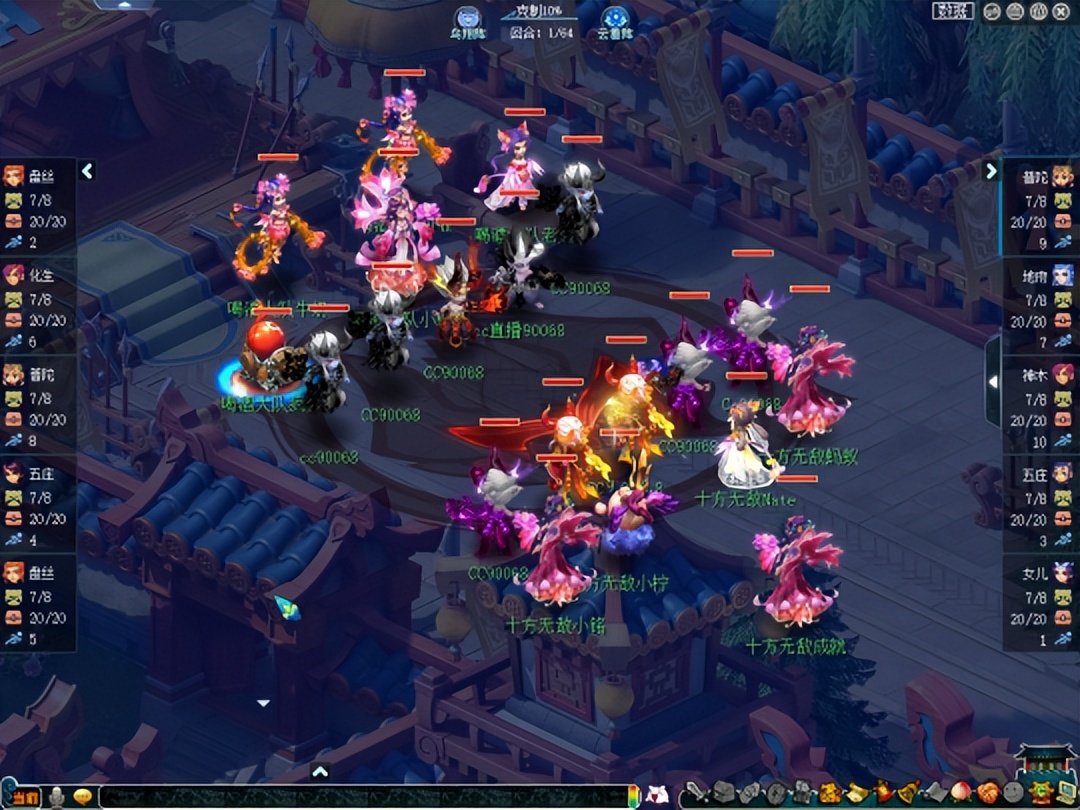Open the peach icon in bottom toolbar
The image size is (1080, 810).
[x=961, y=793]
